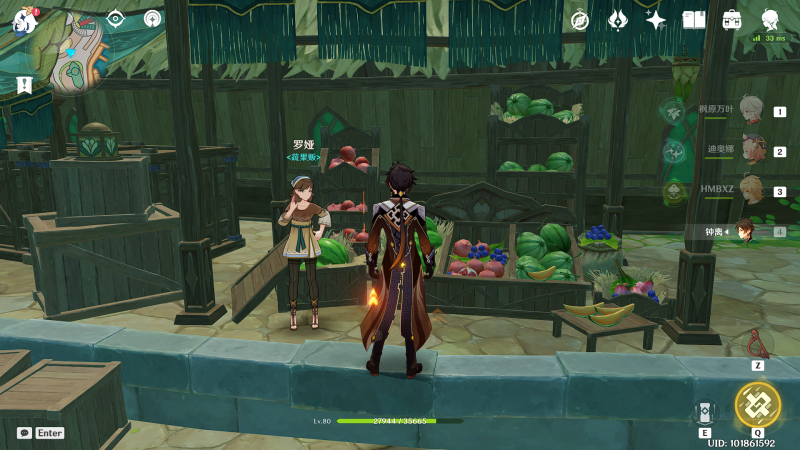
Task: Open the compass adventure icon
Action: pos(580,20)
